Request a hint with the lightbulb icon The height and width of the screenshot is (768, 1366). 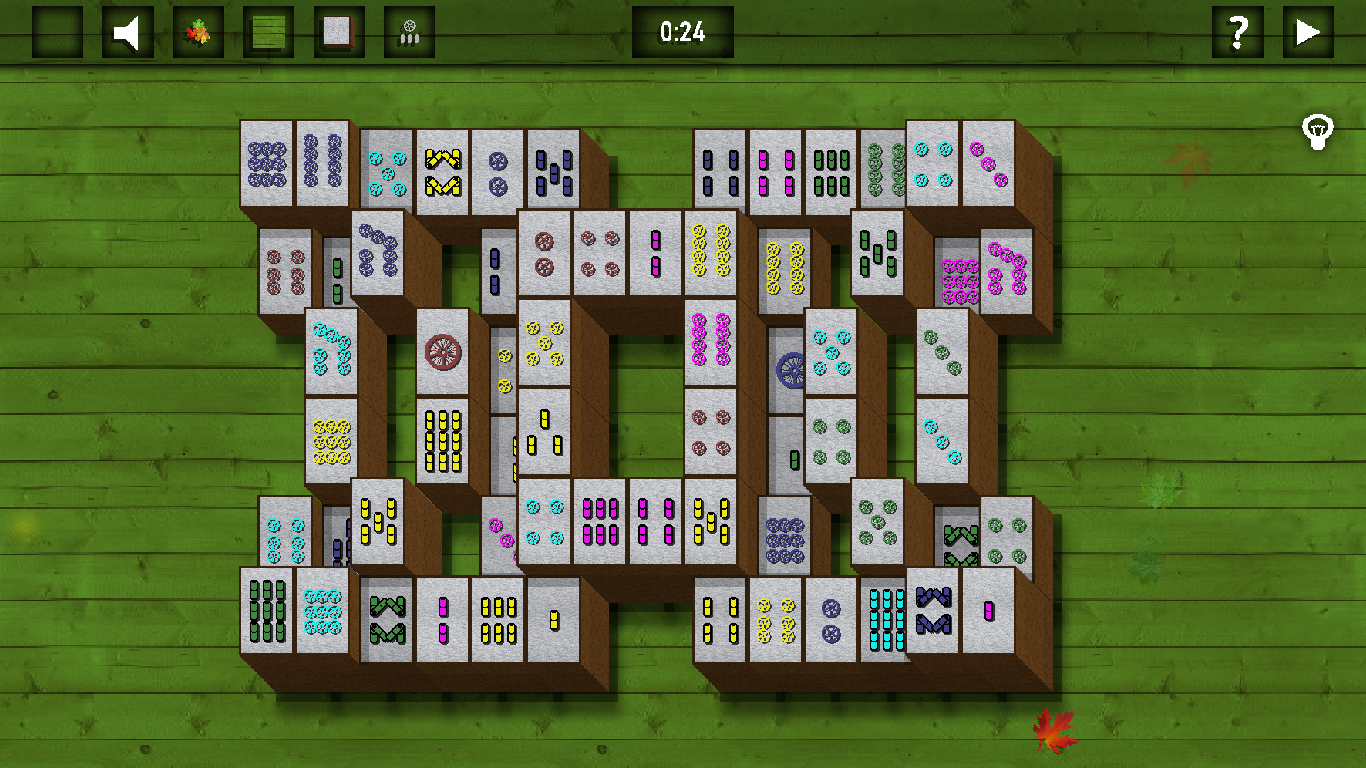point(1318,131)
